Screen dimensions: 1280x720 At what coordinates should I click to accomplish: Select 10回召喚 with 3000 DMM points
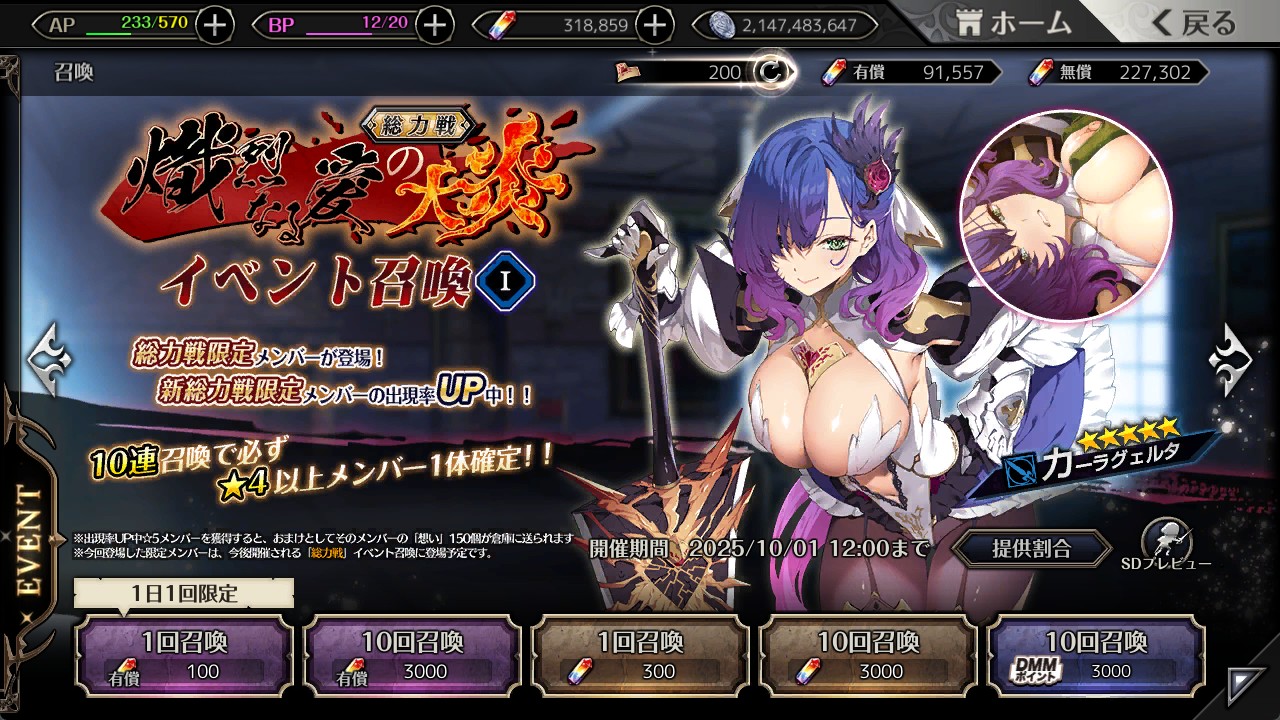[1096, 655]
